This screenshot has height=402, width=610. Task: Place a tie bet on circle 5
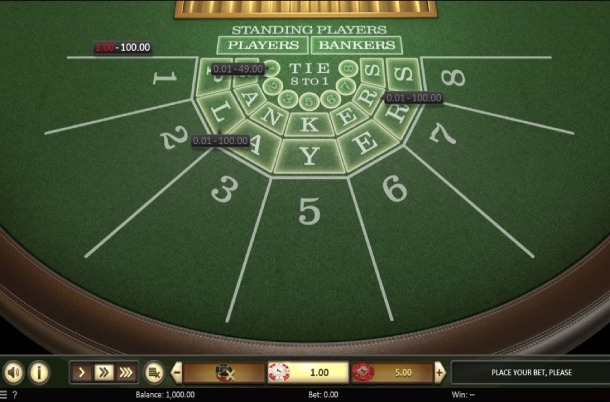click(x=310, y=103)
